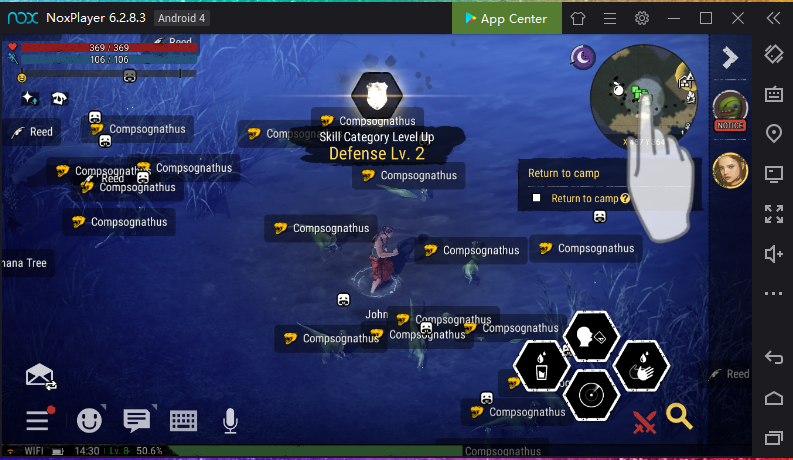Screen dimensions: 793x460
Task: Activate the fill water cup action
Action: click(540, 367)
